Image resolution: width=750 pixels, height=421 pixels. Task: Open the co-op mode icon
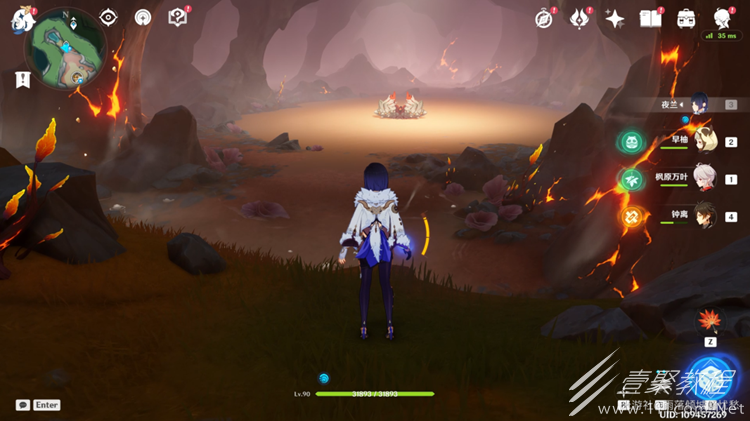pyautogui.click(x=143, y=18)
